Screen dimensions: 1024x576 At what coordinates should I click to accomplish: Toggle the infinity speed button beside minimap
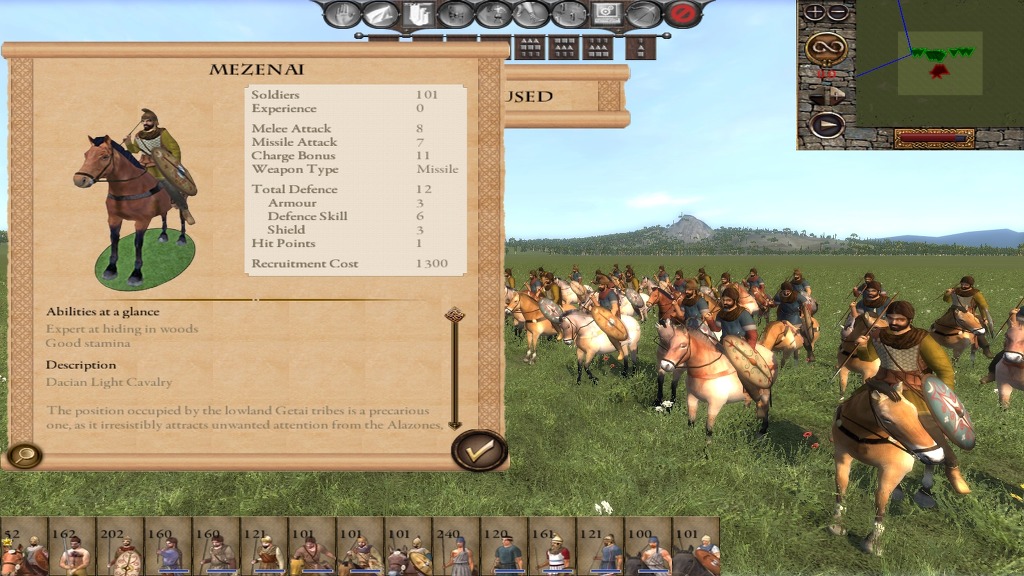(826, 47)
